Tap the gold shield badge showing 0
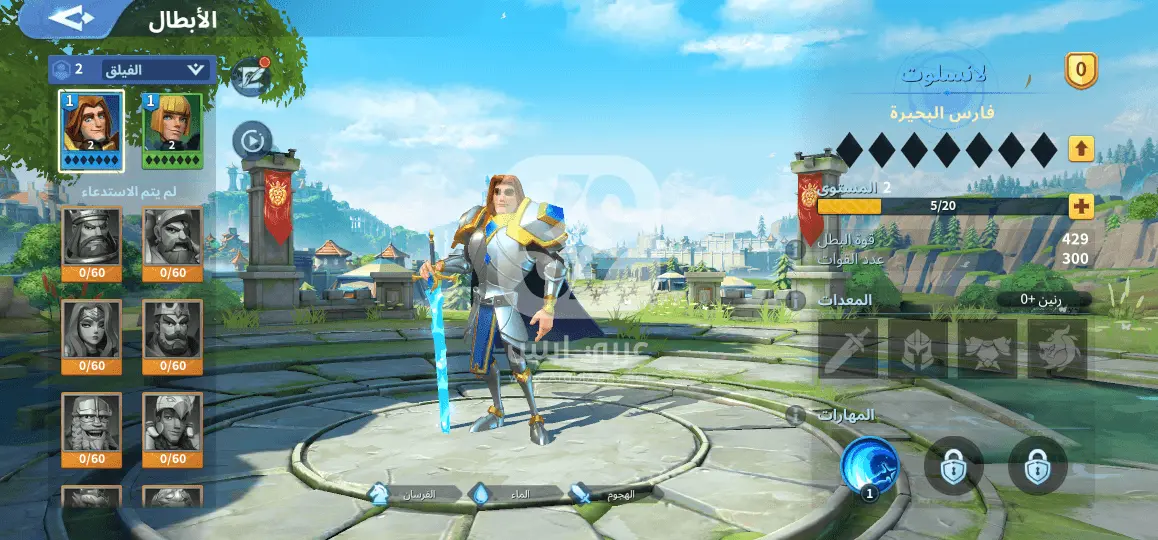This screenshot has width=1158, height=540. (x=1080, y=70)
